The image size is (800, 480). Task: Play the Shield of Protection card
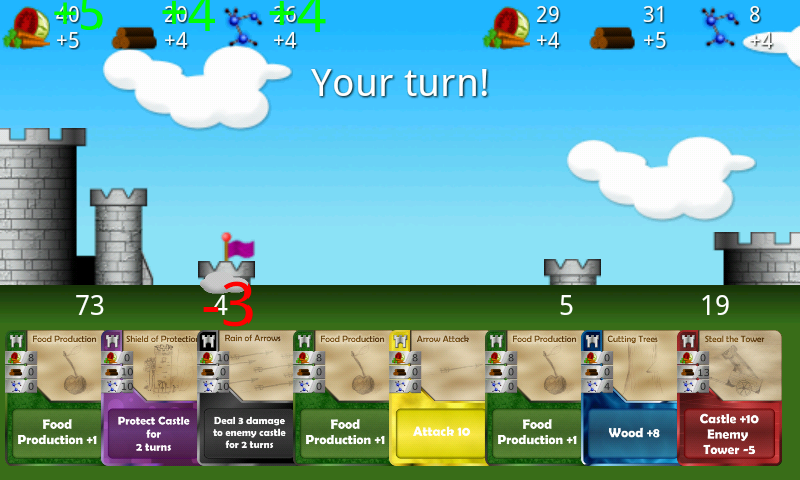(150, 398)
